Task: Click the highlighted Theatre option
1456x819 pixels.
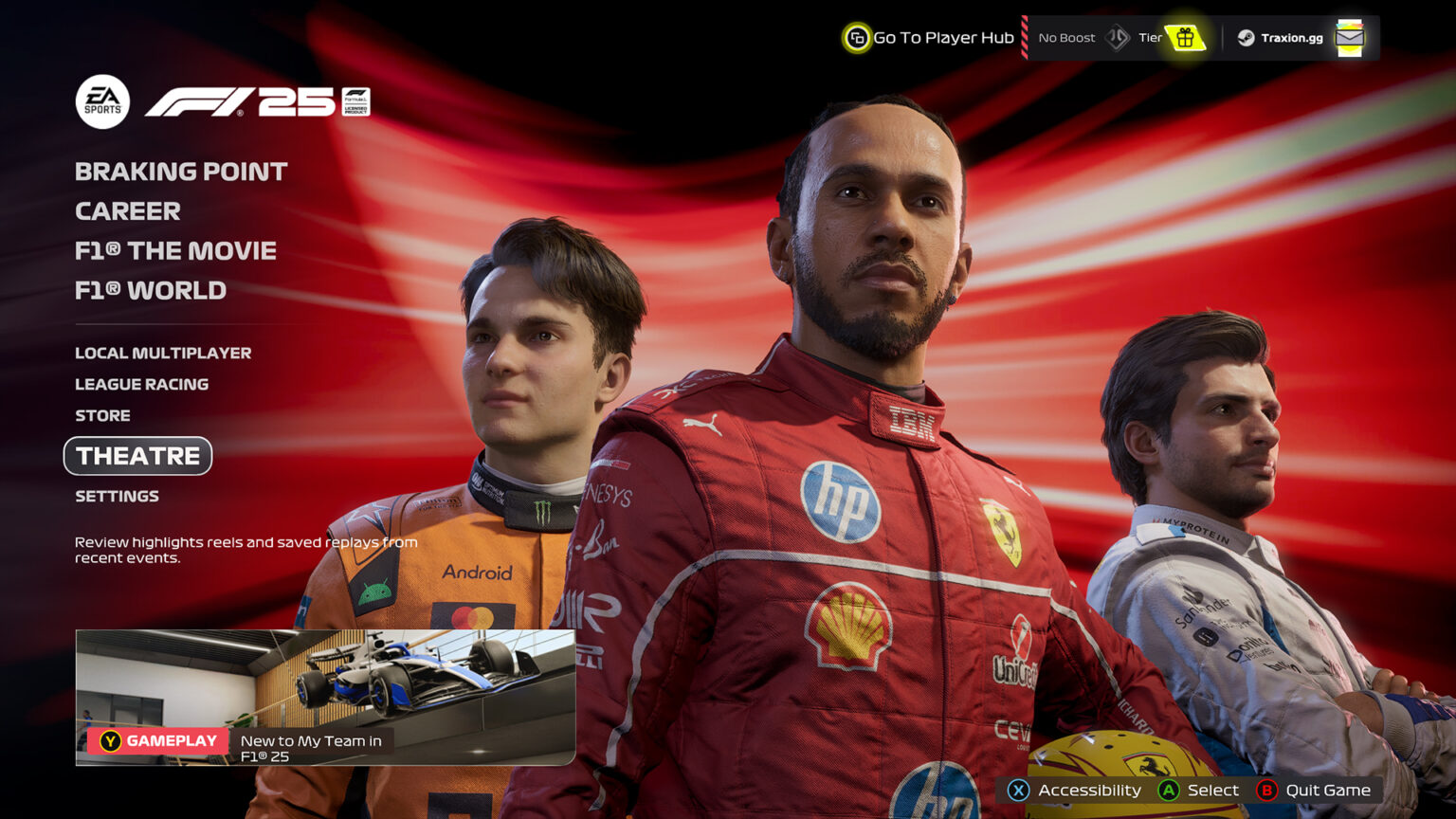Action: pos(137,456)
